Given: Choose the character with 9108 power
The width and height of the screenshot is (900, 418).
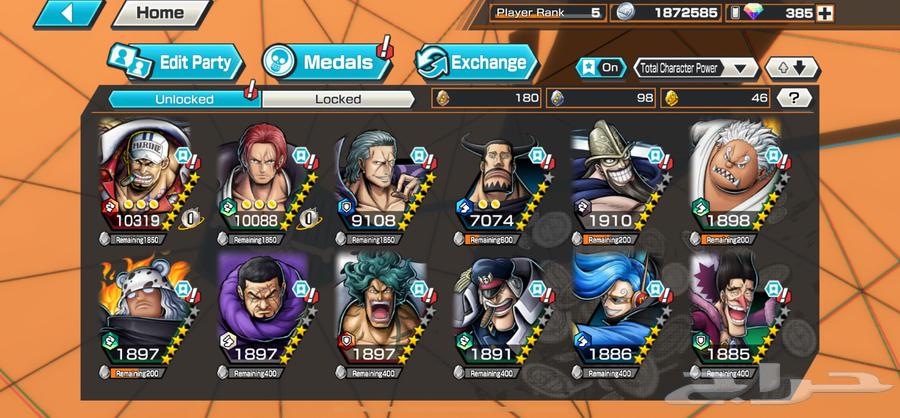Looking at the screenshot, I should [x=383, y=180].
